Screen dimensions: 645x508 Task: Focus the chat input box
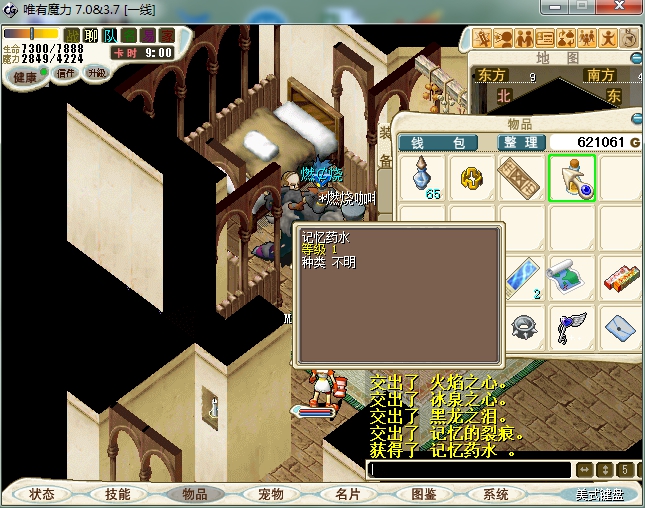pos(470,469)
